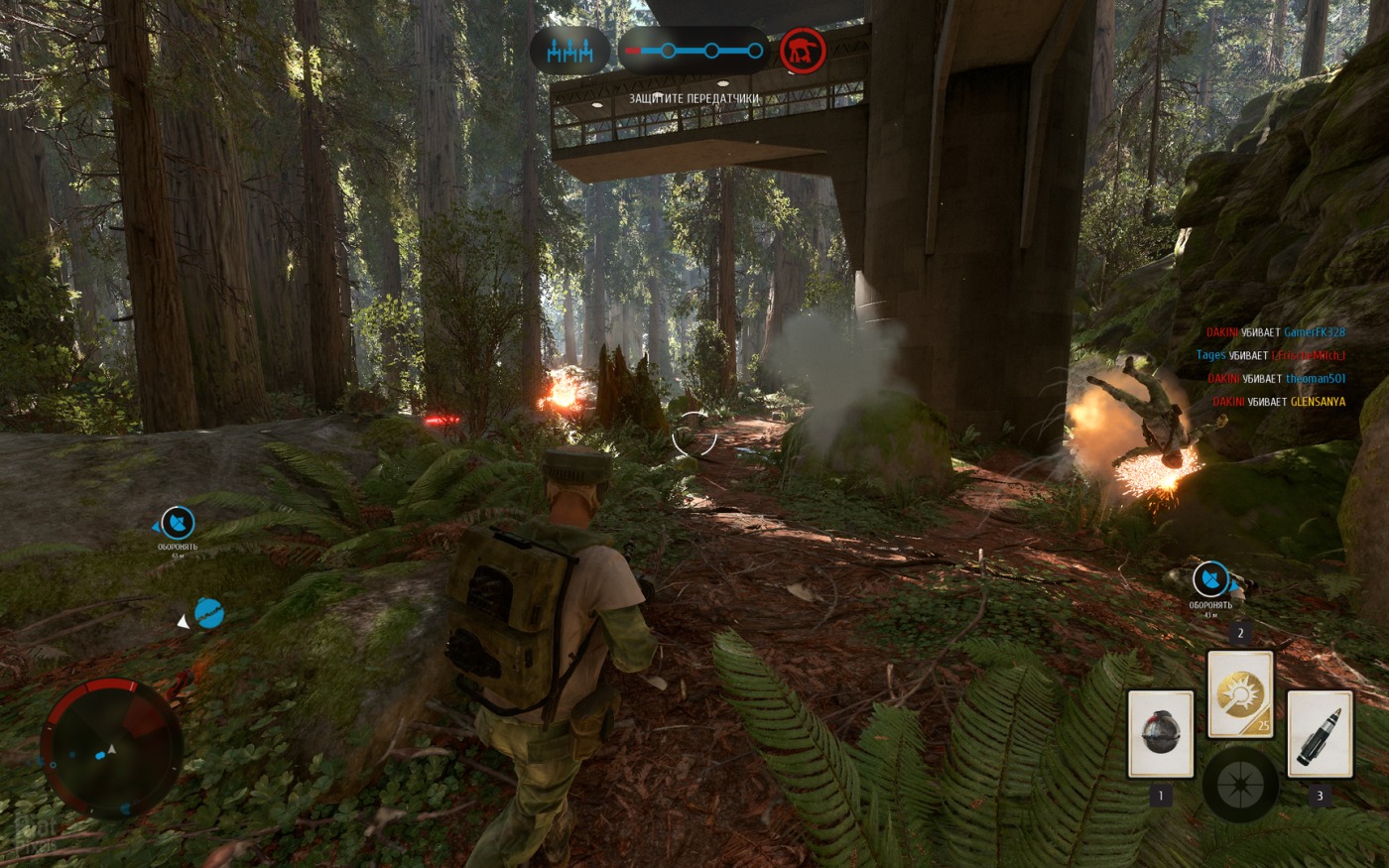Select the thermal detonator star card
Image resolution: width=1389 pixels, height=868 pixels.
(x=1160, y=734)
